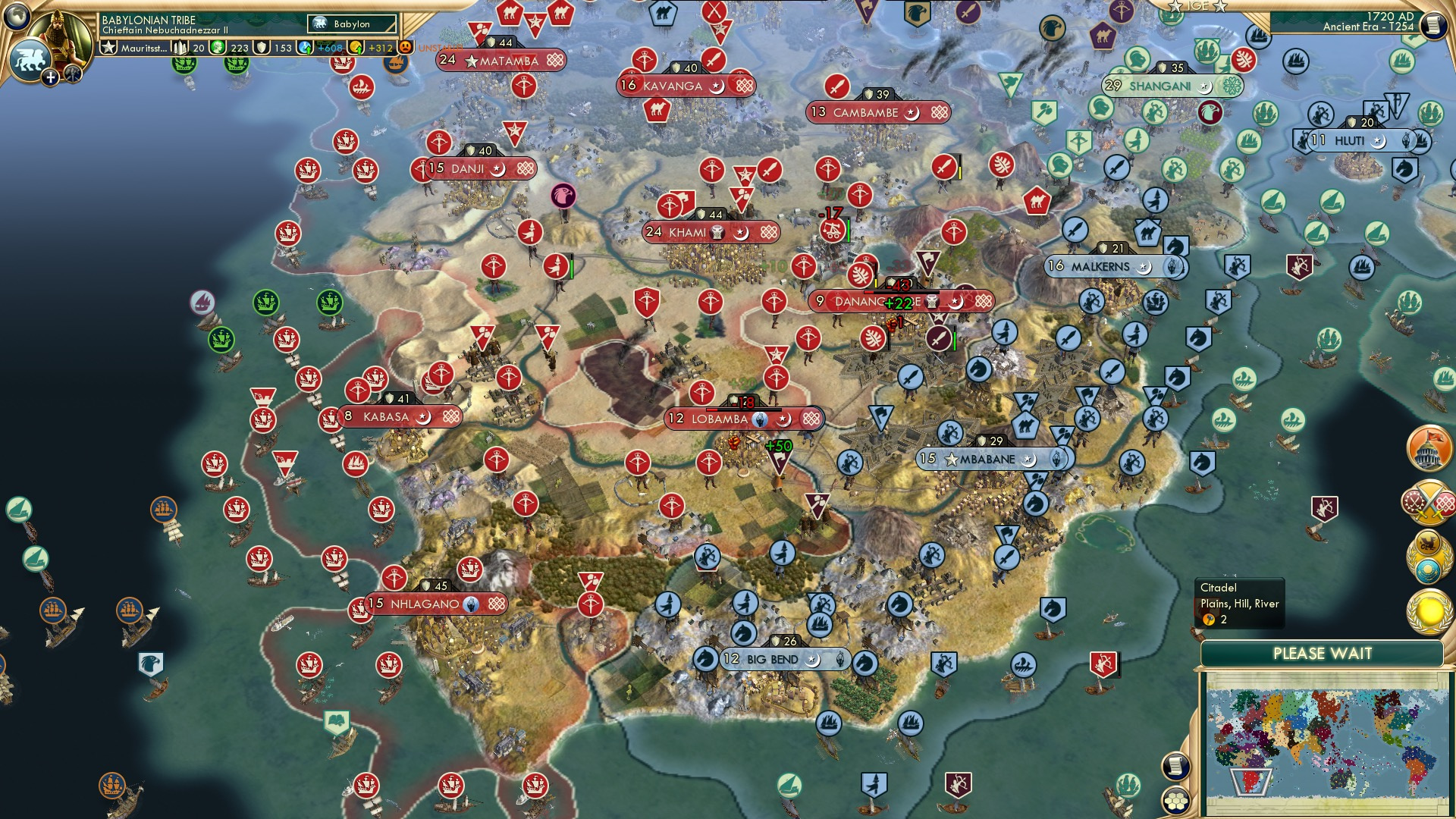Click the unhappiness face icon showing UNSTABLE
The image size is (1456, 819).
[404, 46]
